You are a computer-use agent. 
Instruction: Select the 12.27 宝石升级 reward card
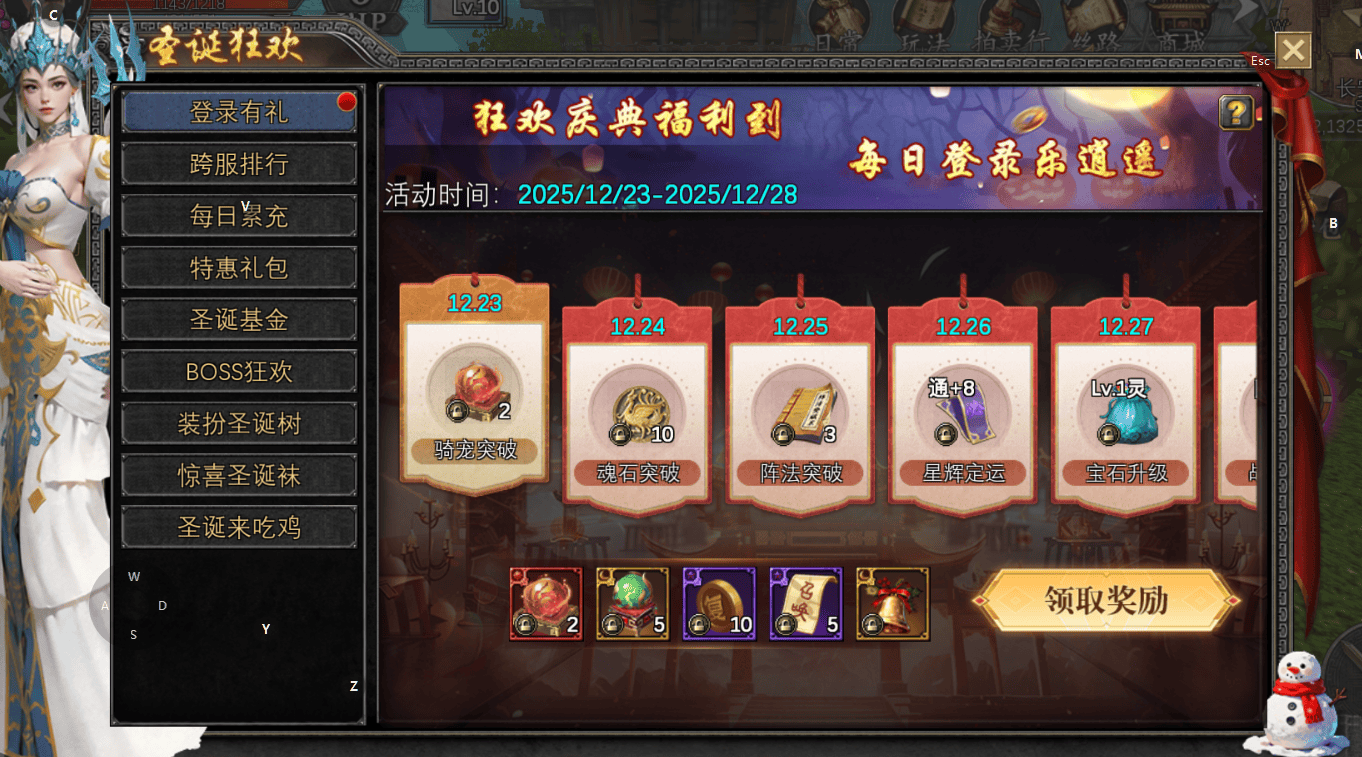[1126, 410]
